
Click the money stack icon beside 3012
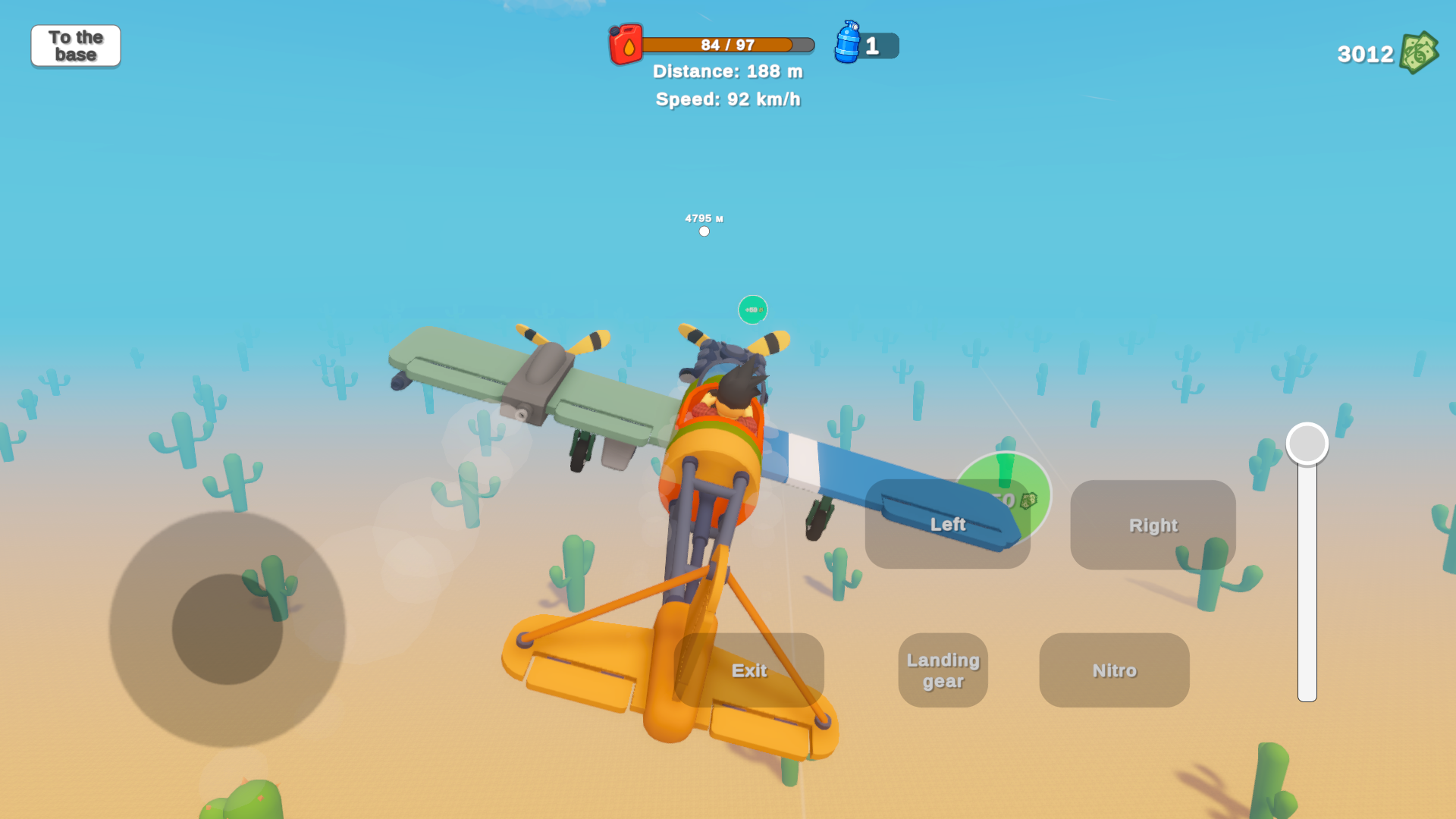(x=1420, y=52)
